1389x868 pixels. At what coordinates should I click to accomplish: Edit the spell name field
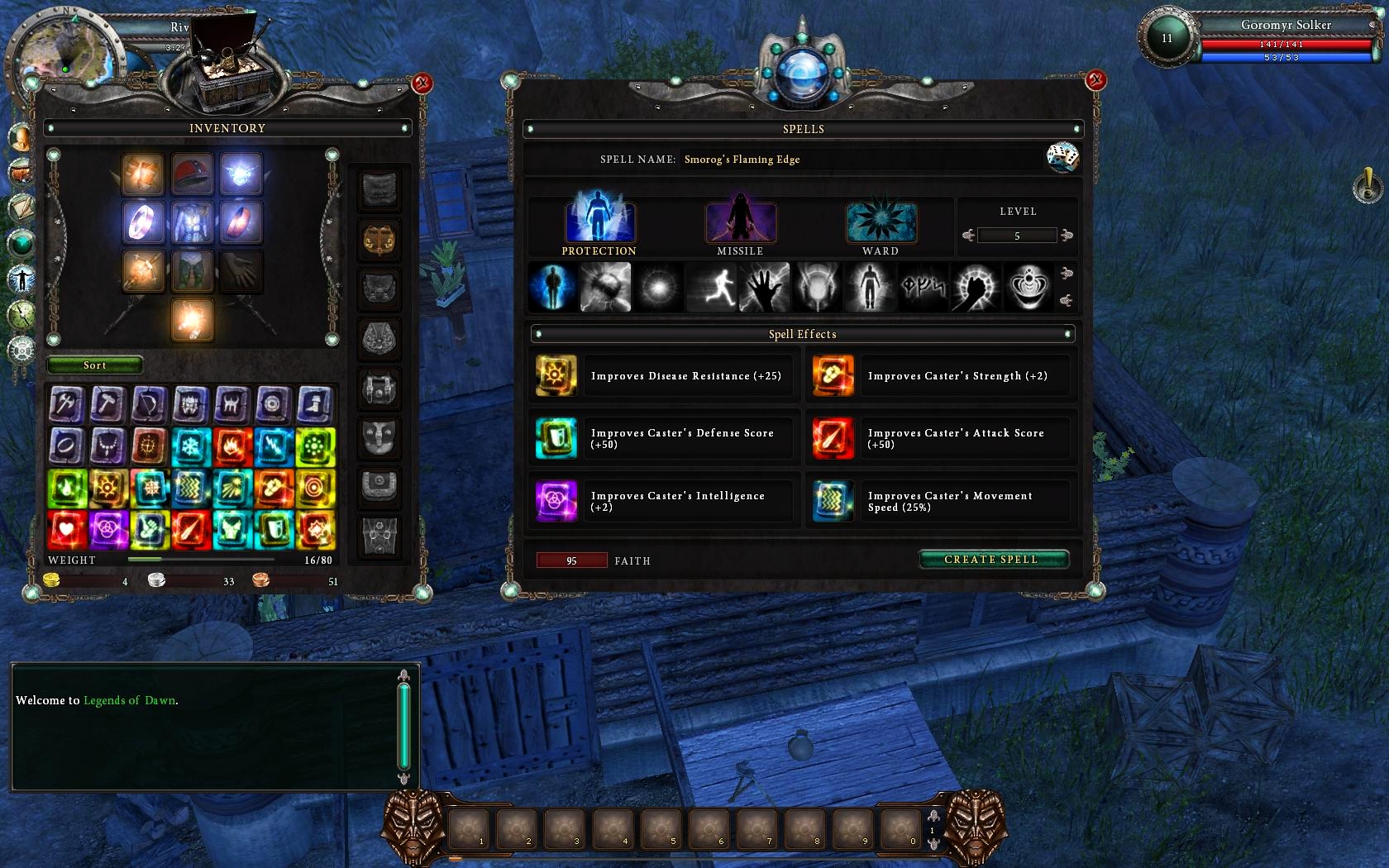pos(860,160)
